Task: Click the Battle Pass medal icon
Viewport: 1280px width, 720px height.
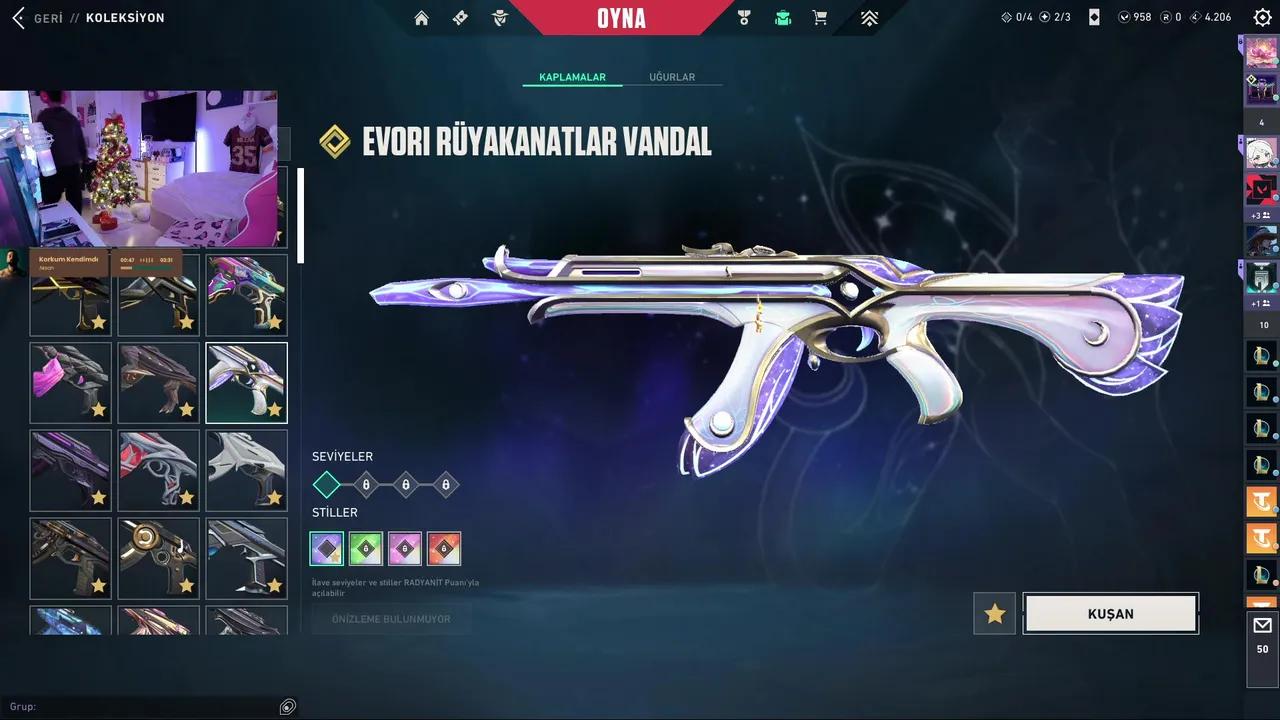Action: [743, 18]
